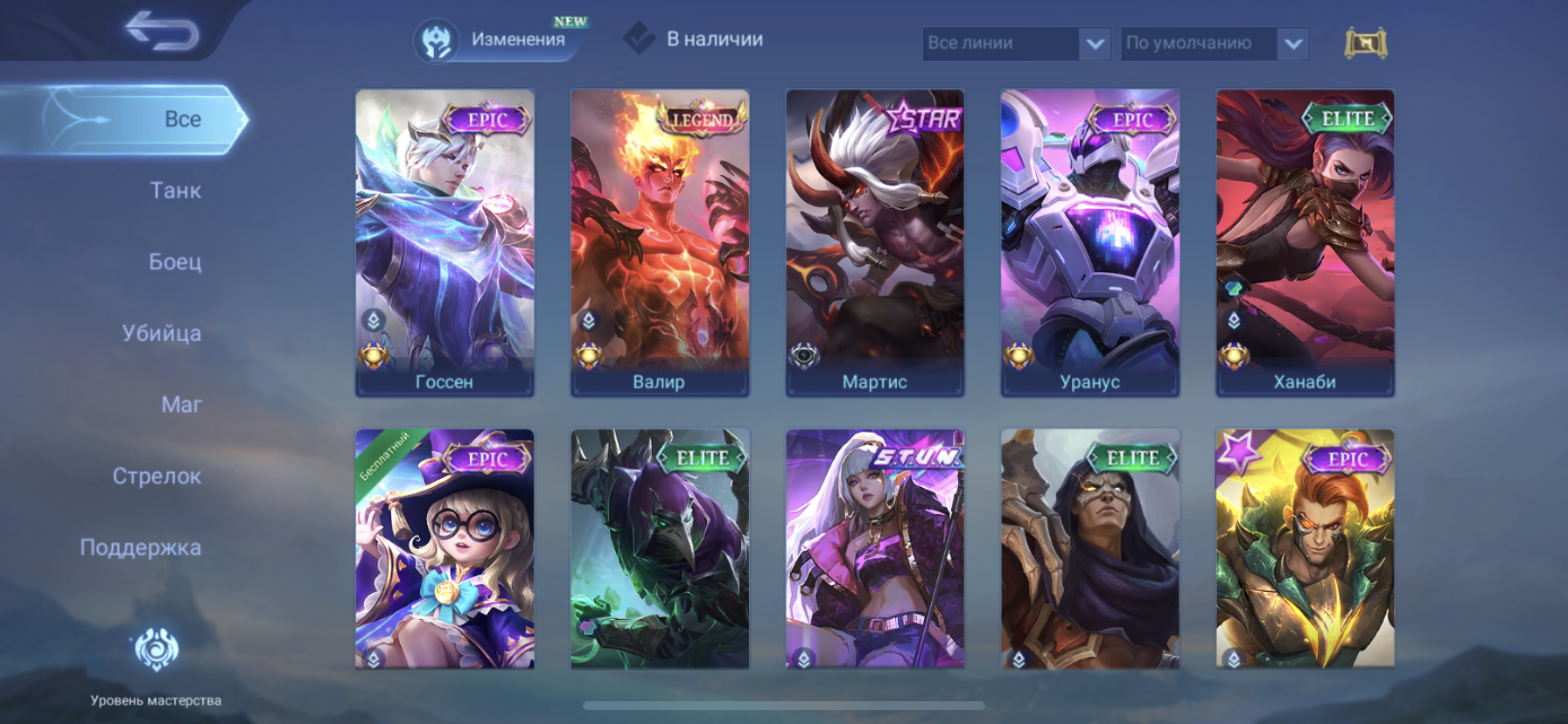The image size is (1568, 724).
Task: Choose the Маг category
Action: pyautogui.click(x=181, y=405)
